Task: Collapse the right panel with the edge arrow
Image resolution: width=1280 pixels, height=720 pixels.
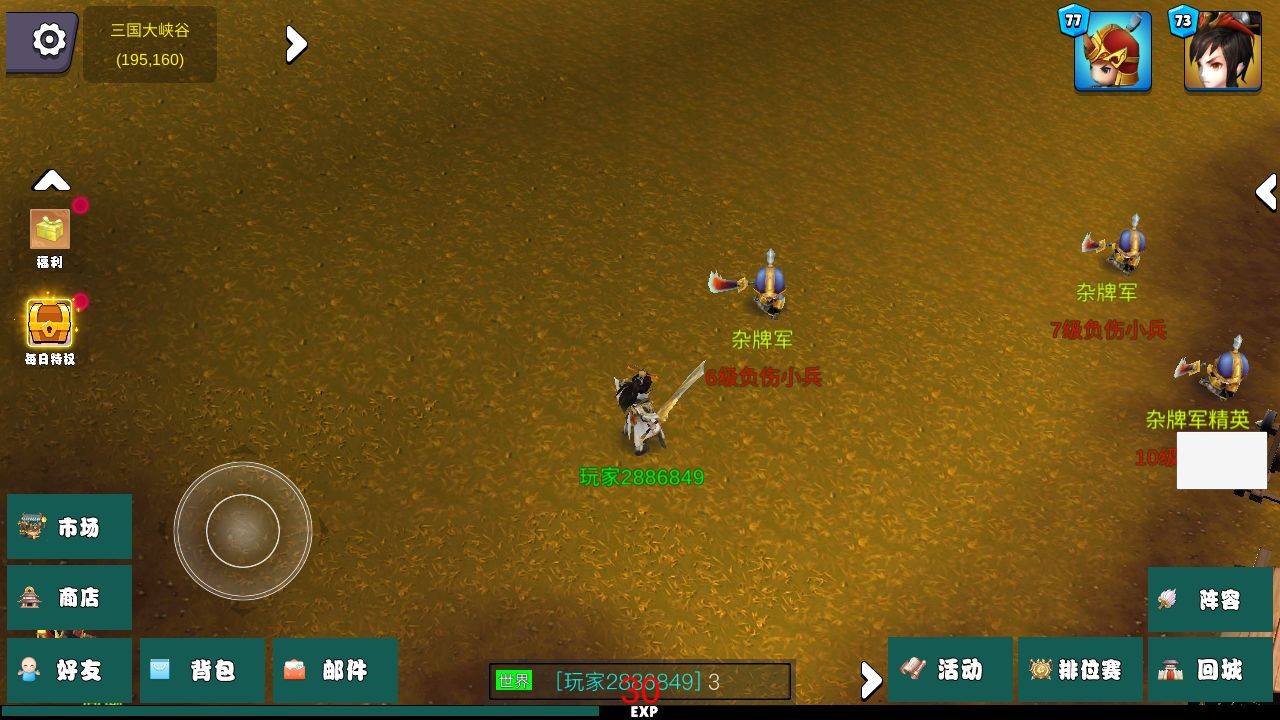Action: pos(1266,192)
